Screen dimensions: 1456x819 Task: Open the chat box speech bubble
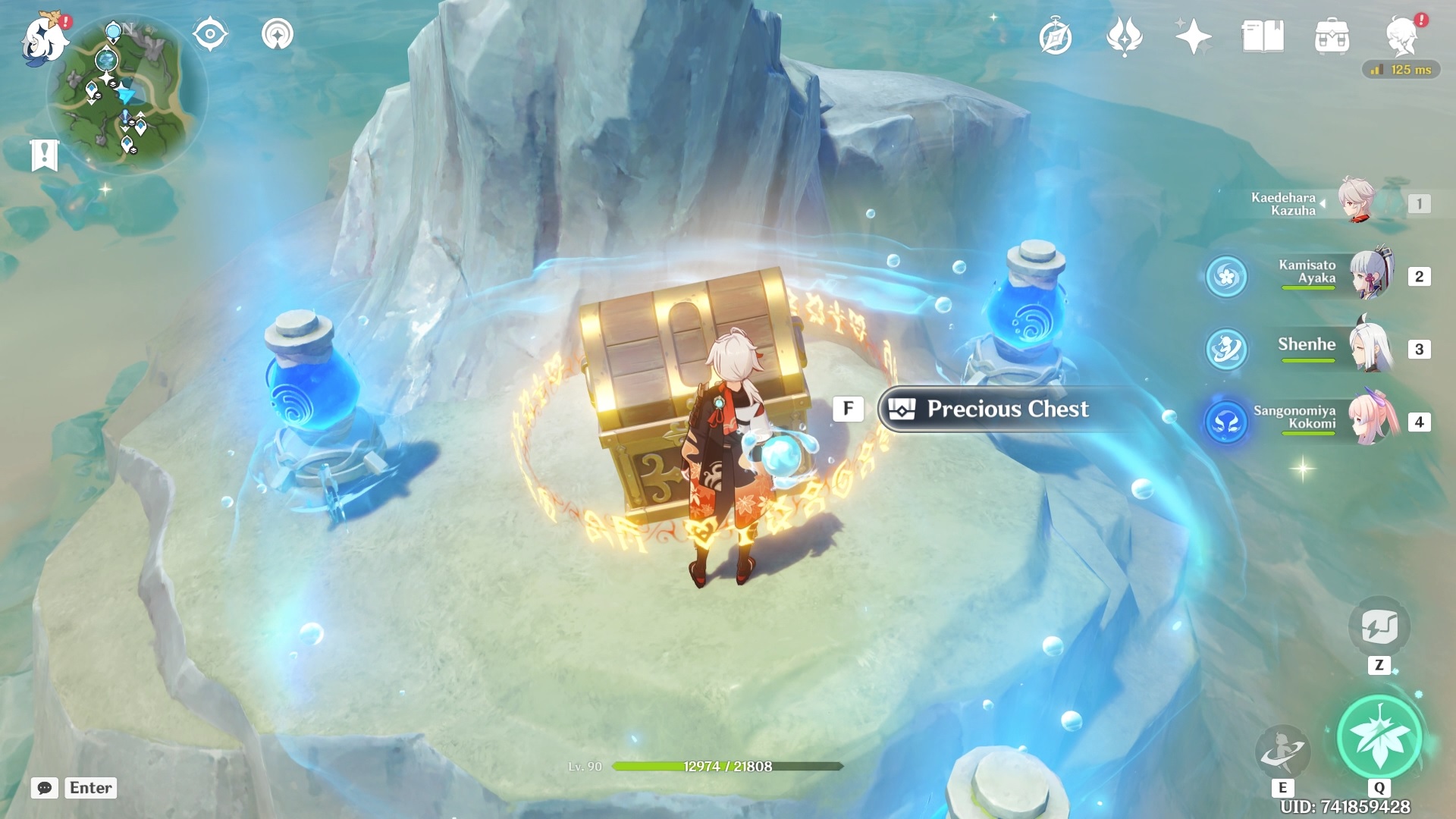click(x=45, y=788)
